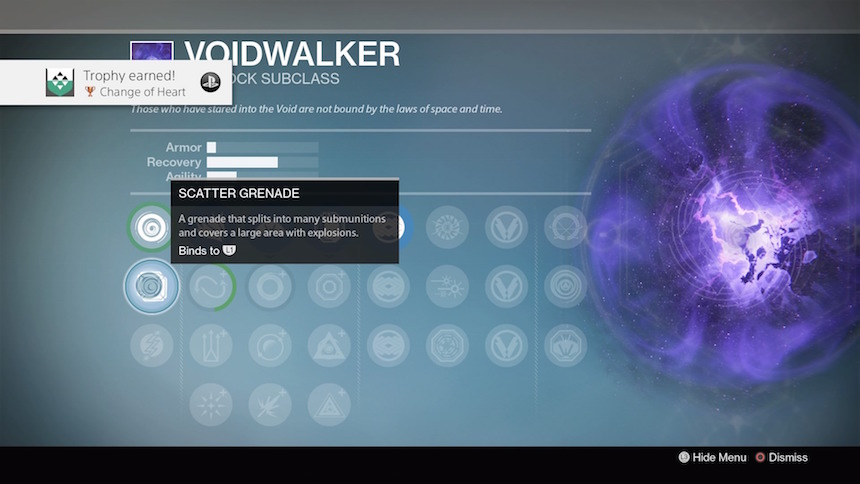Viewport: 860px width, 484px height.
Task: Select the solid orb with plus node
Action: 270,346
